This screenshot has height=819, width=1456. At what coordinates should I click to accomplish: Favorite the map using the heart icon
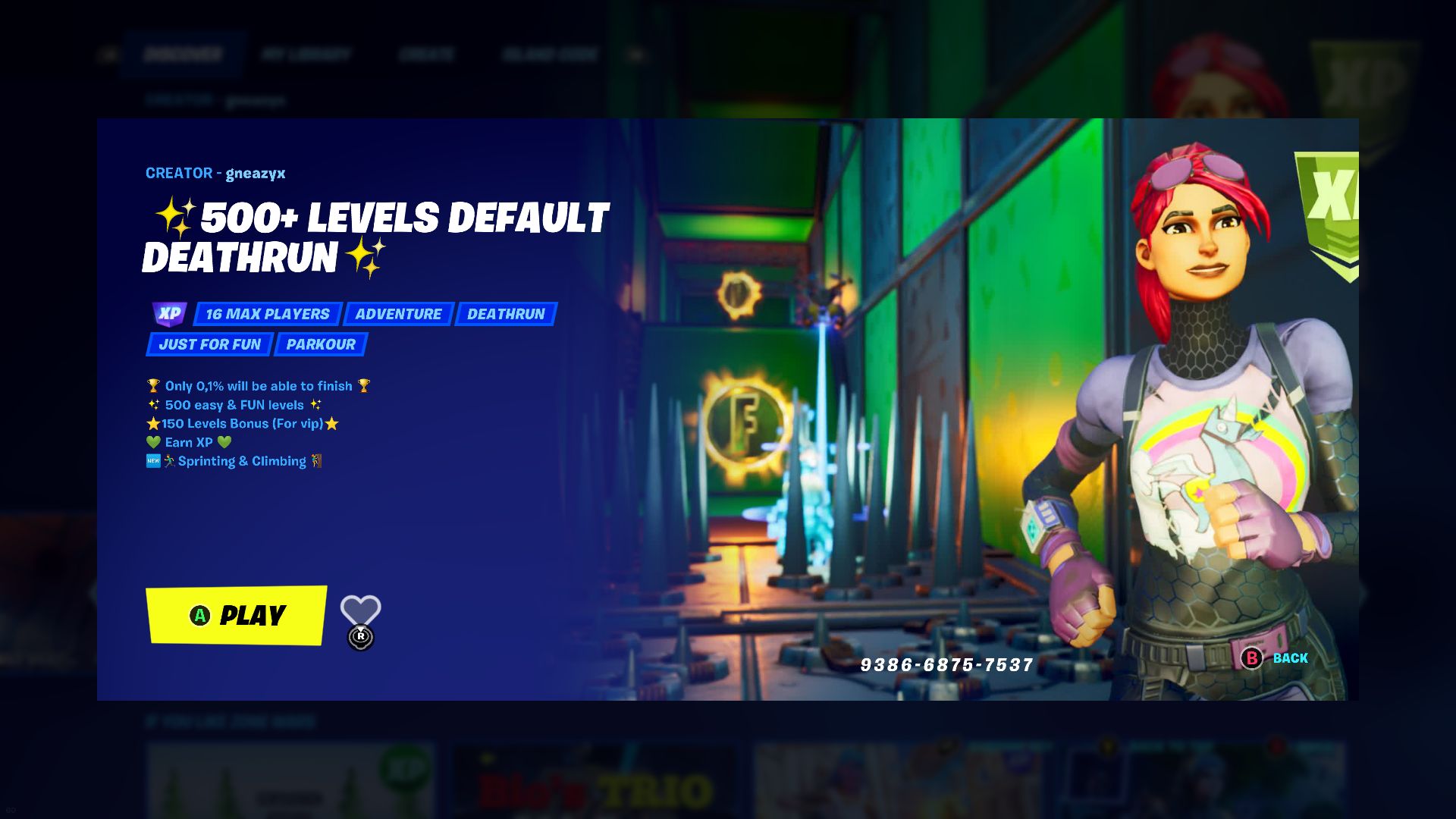pos(362,607)
